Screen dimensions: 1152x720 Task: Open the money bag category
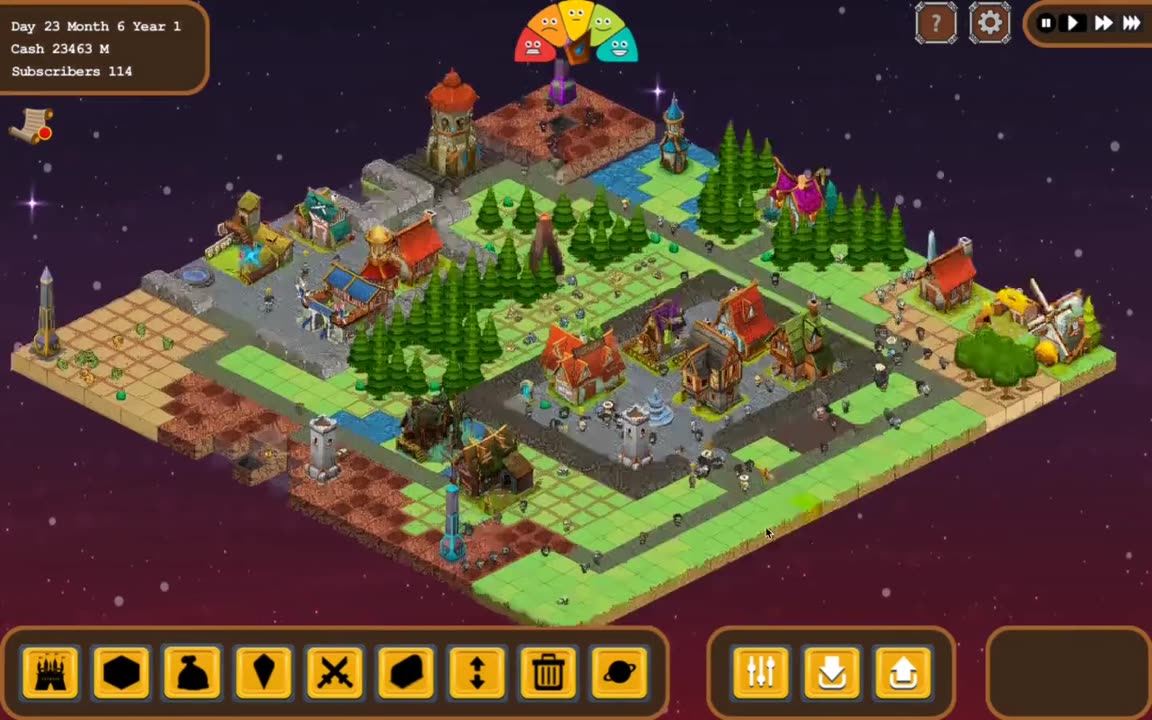[192, 672]
